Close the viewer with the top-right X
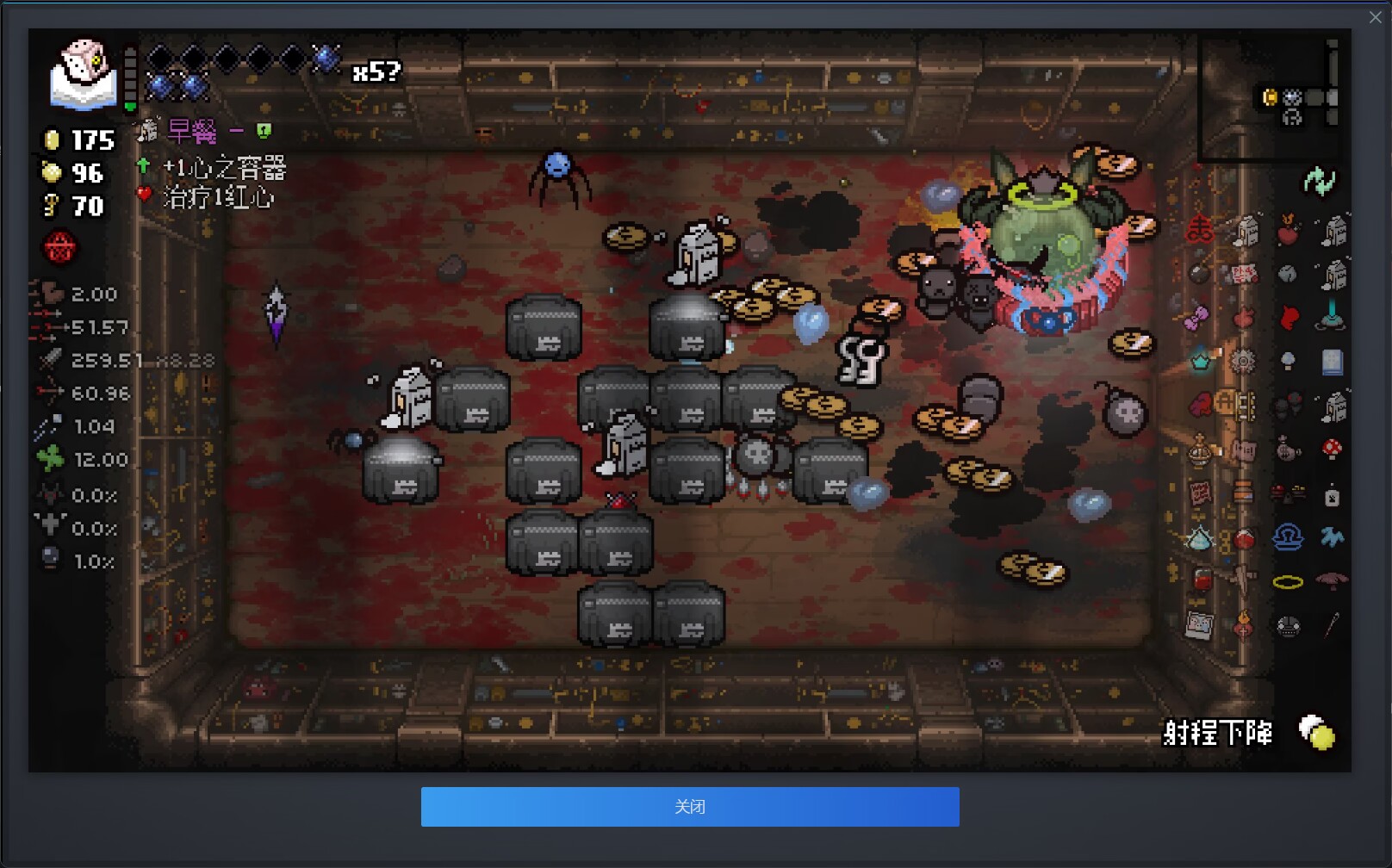Image resolution: width=1392 pixels, height=868 pixels. (x=1375, y=17)
